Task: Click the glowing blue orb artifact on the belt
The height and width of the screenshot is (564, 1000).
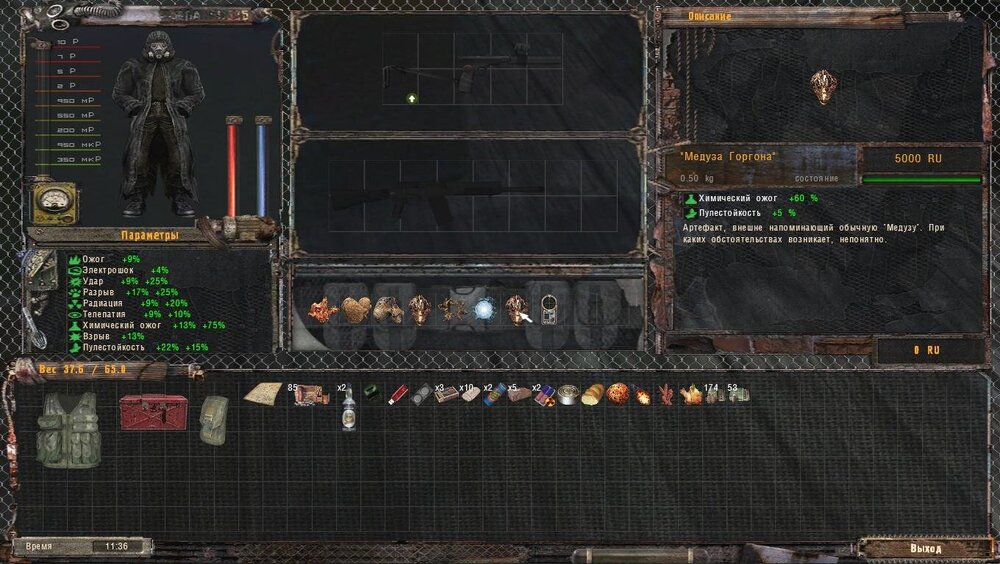Action: tap(485, 309)
